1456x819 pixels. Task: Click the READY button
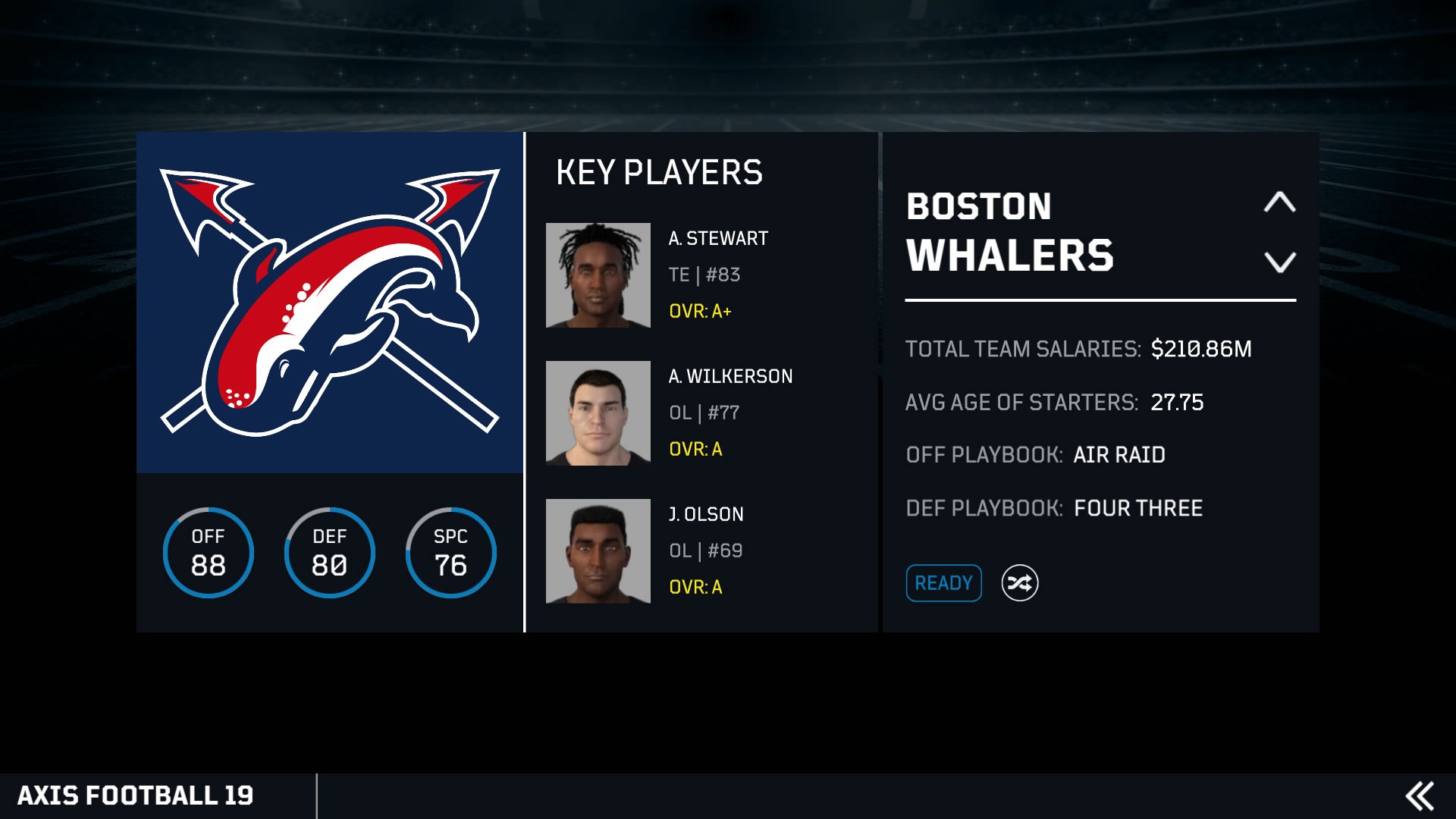tap(943, 583)
